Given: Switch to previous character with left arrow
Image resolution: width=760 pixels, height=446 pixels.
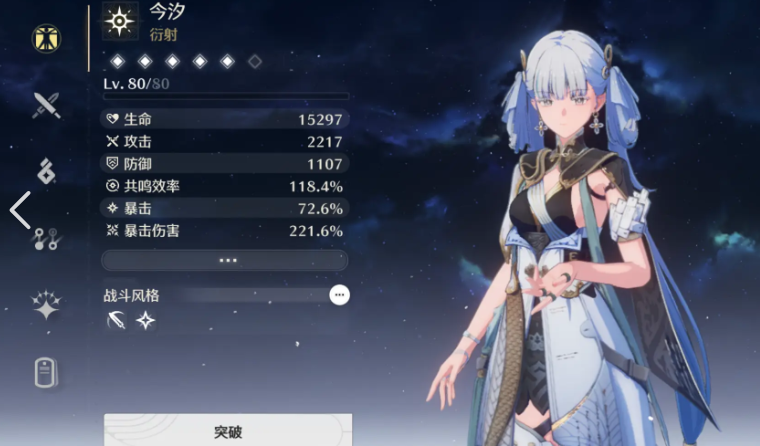Looking at the screenshot, I should click(19, 211).
